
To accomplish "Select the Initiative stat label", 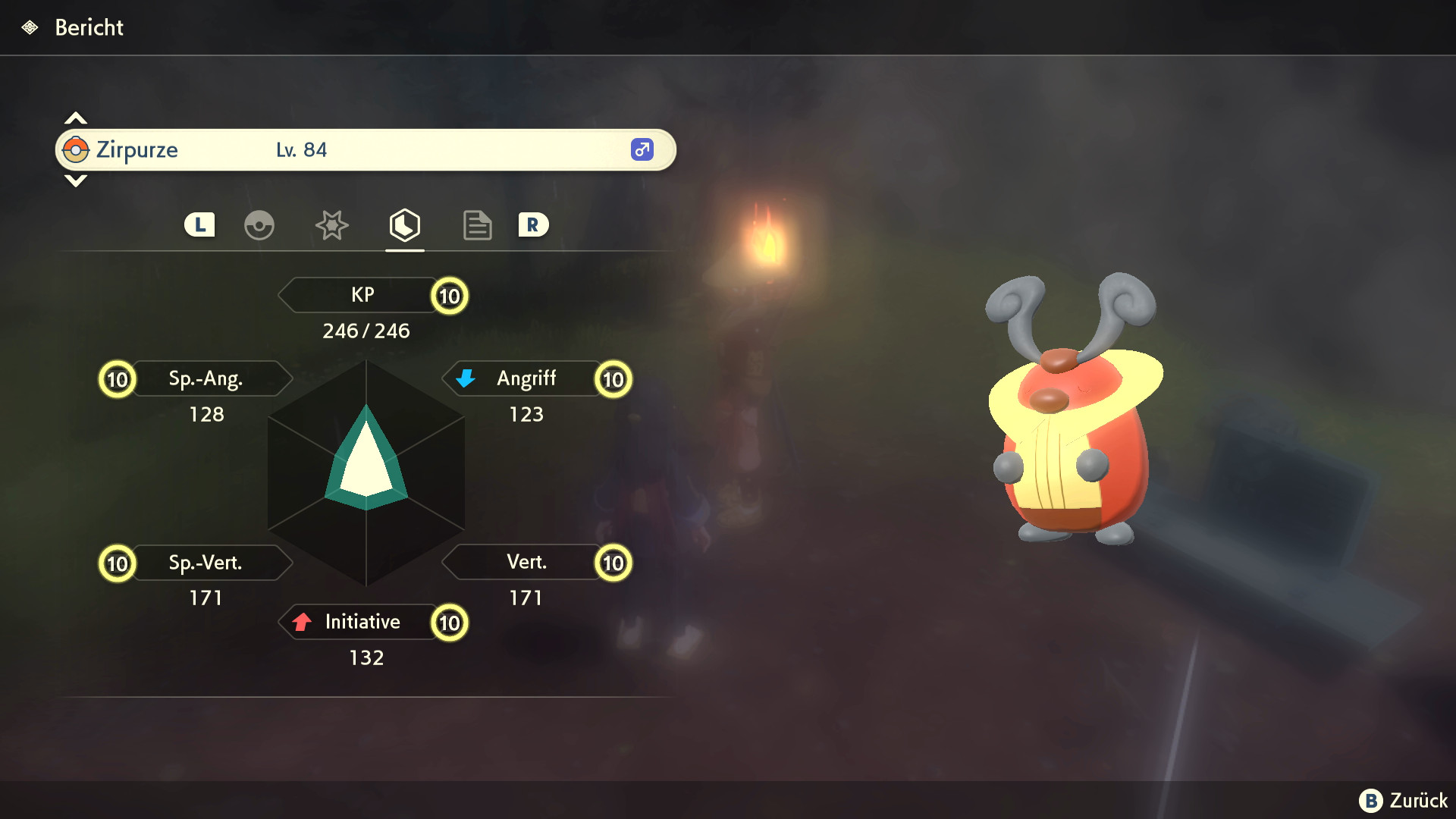I will [362, 622].
